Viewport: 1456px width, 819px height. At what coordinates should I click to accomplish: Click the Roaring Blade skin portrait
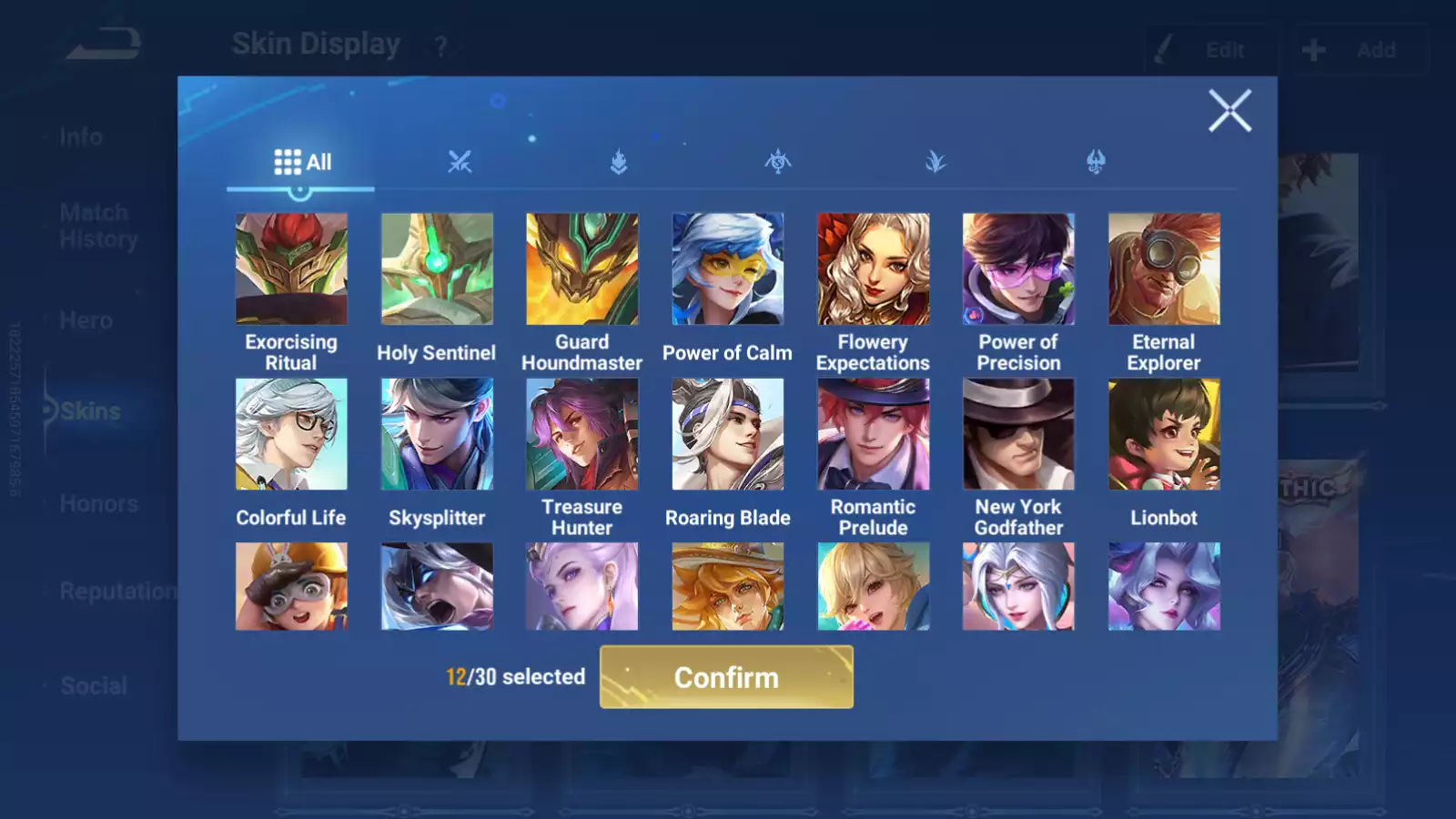click(x=727, y=434)
